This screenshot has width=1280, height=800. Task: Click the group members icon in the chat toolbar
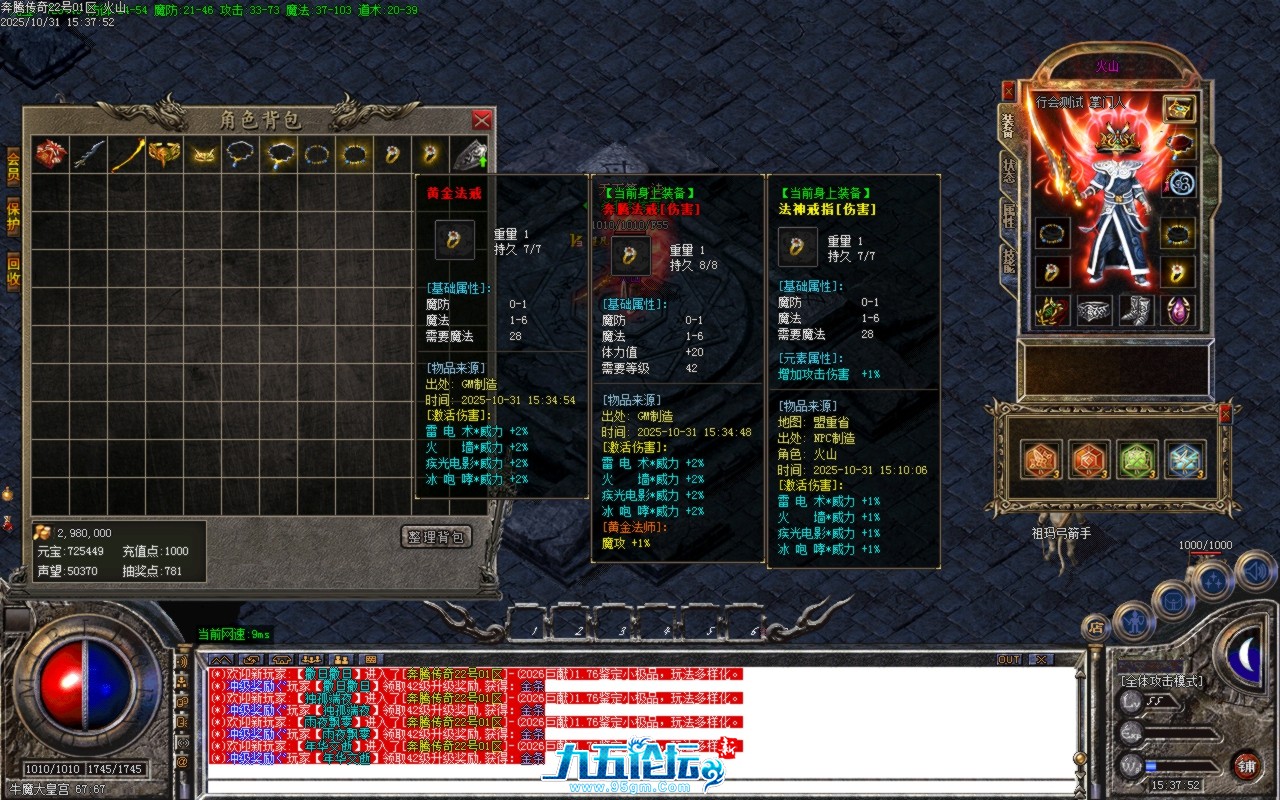pyautogui.click(x=310, y=659)
